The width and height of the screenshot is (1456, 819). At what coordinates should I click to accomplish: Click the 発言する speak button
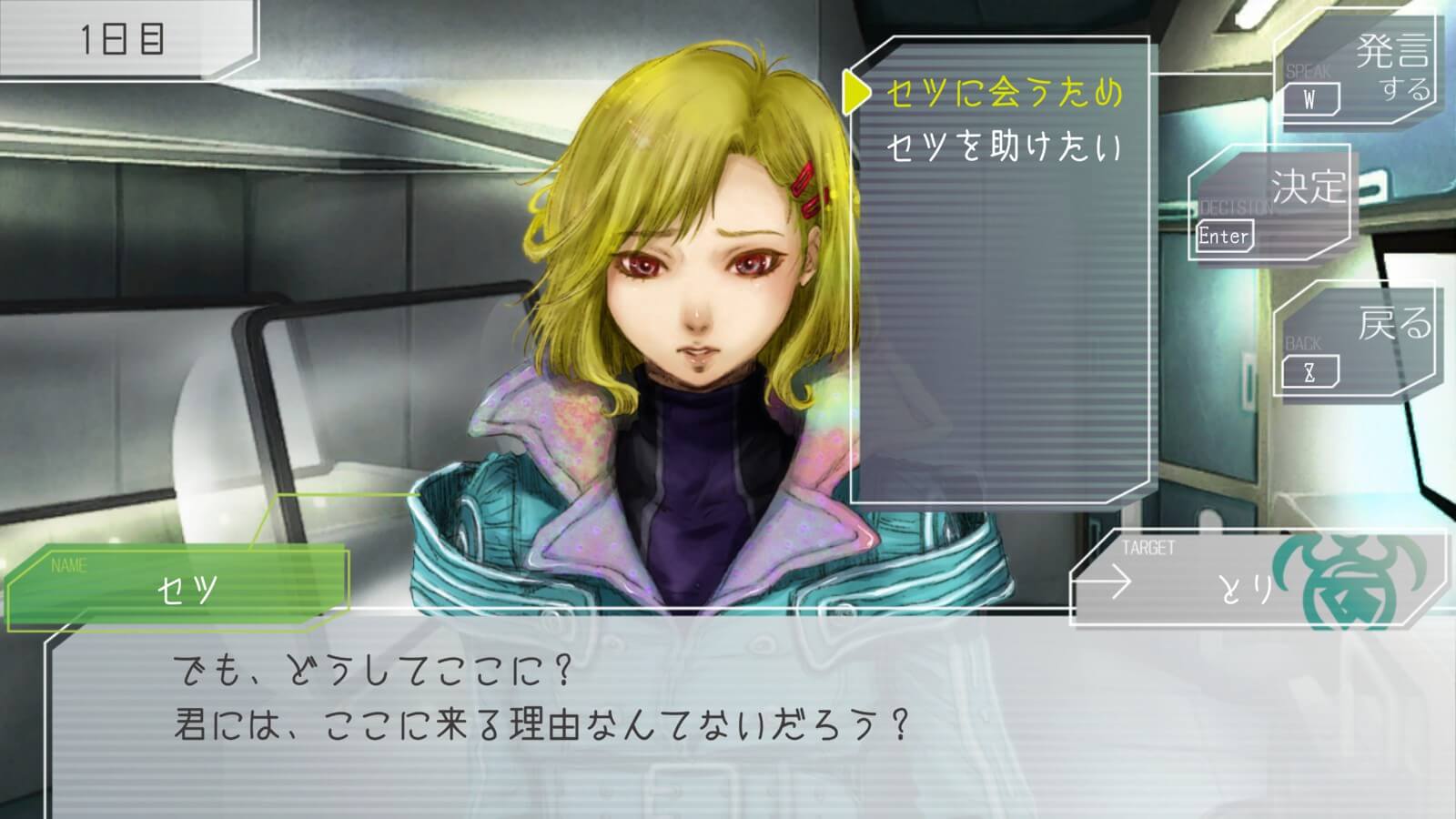click(1356, 71)
